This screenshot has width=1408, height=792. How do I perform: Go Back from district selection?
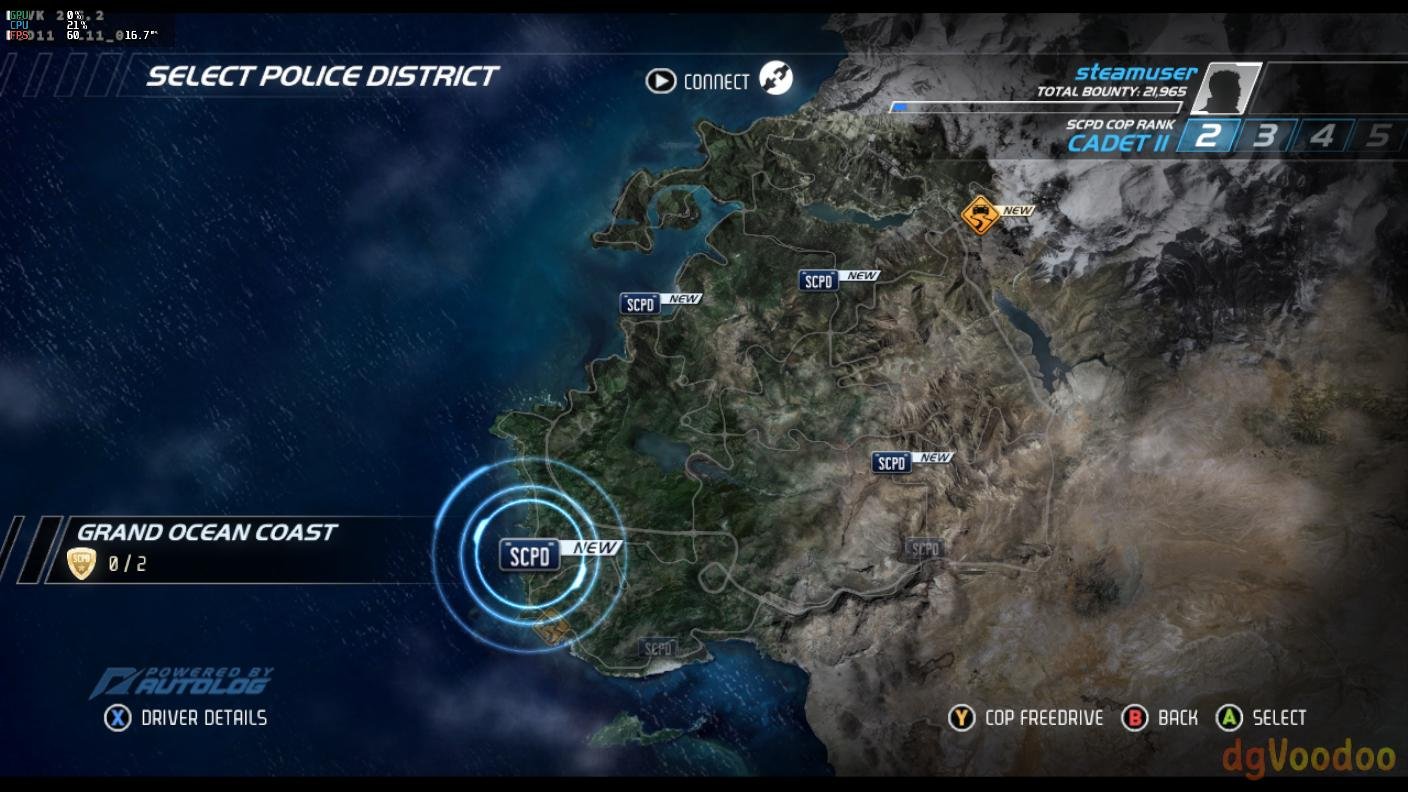pos(1177,718)
